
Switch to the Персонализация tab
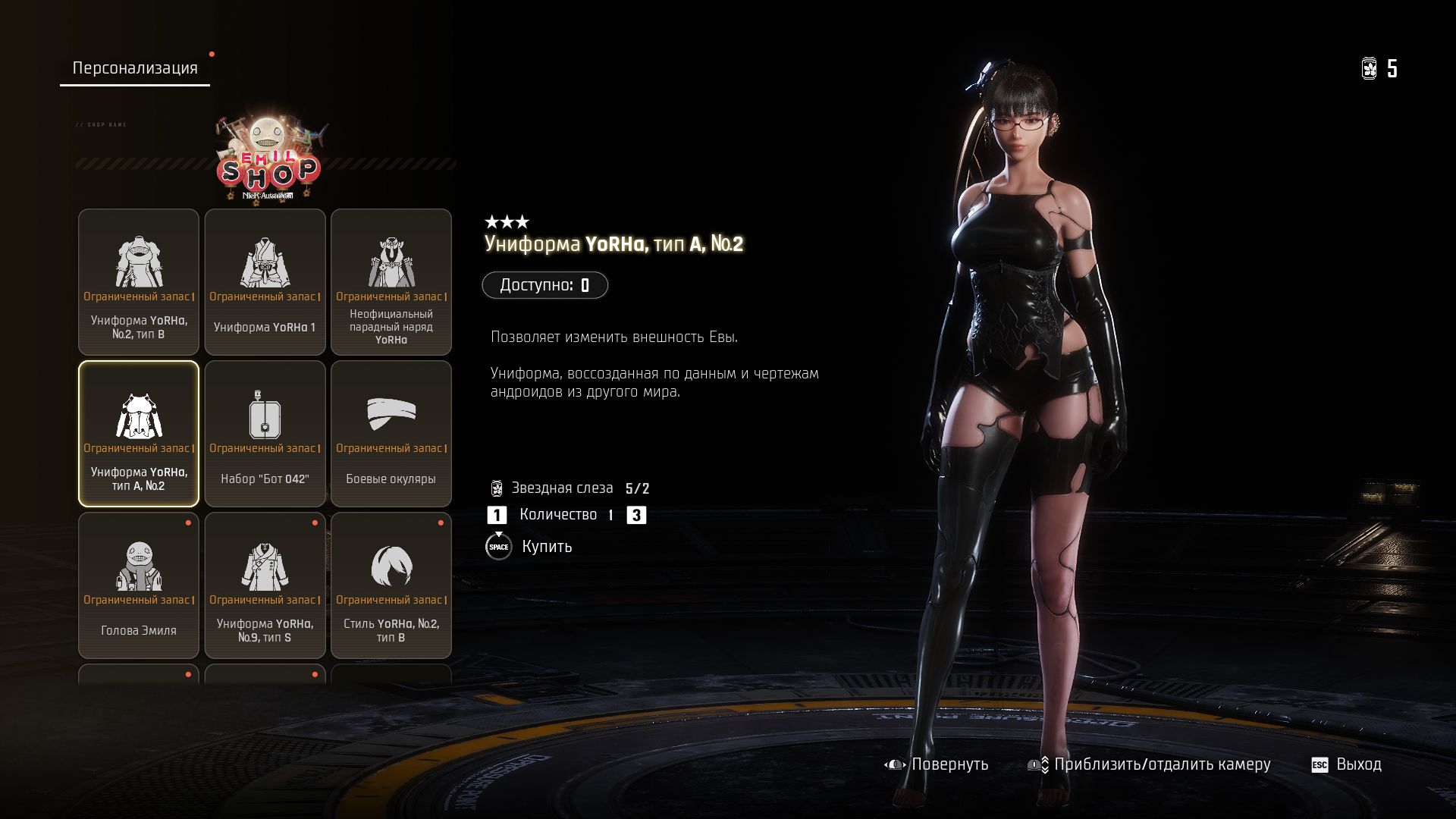pyautogui.click(x=135, y=68)
